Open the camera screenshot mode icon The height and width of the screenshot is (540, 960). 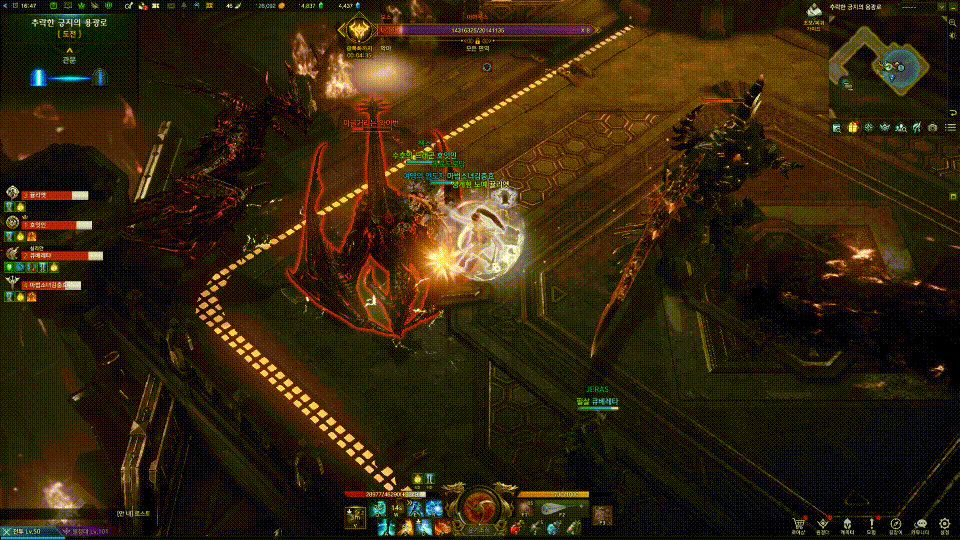pyautogui.click(x=932, y=128)
